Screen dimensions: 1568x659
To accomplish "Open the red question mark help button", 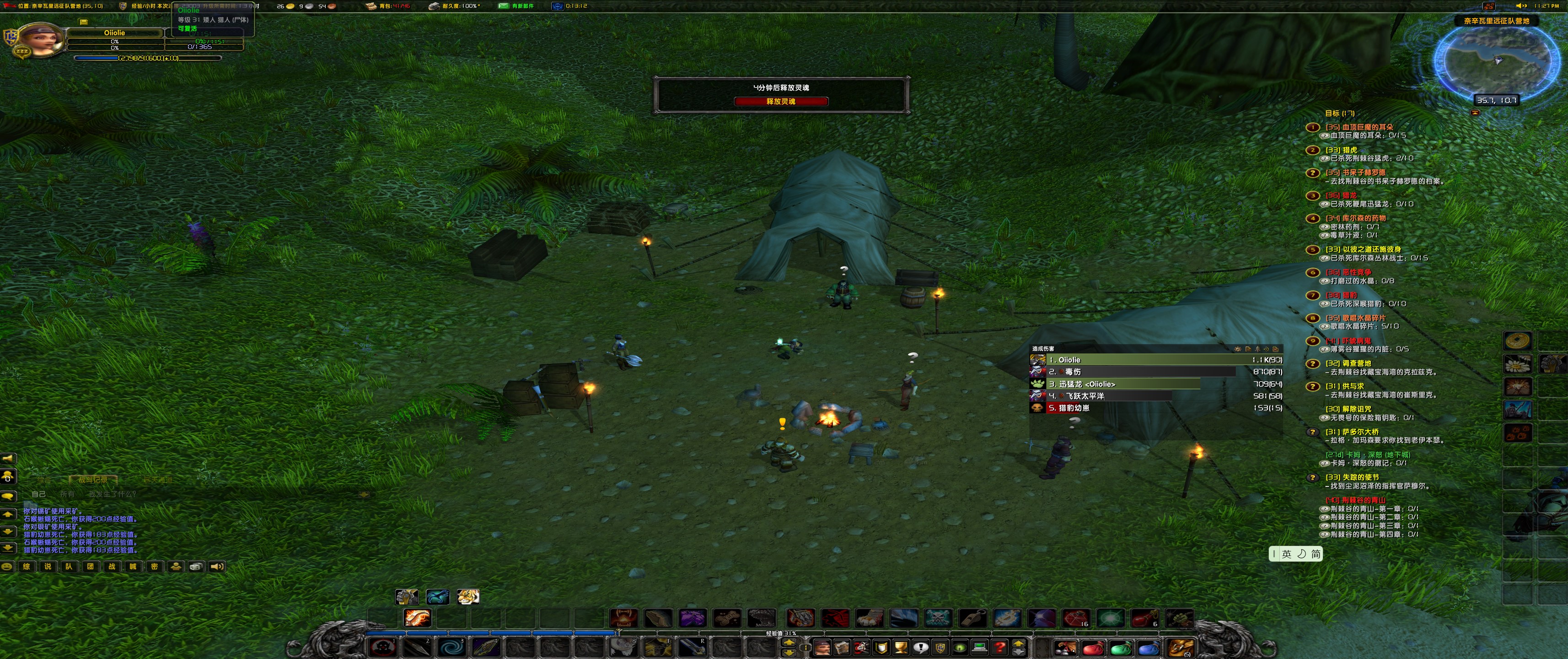I will (x=999, y=648).
